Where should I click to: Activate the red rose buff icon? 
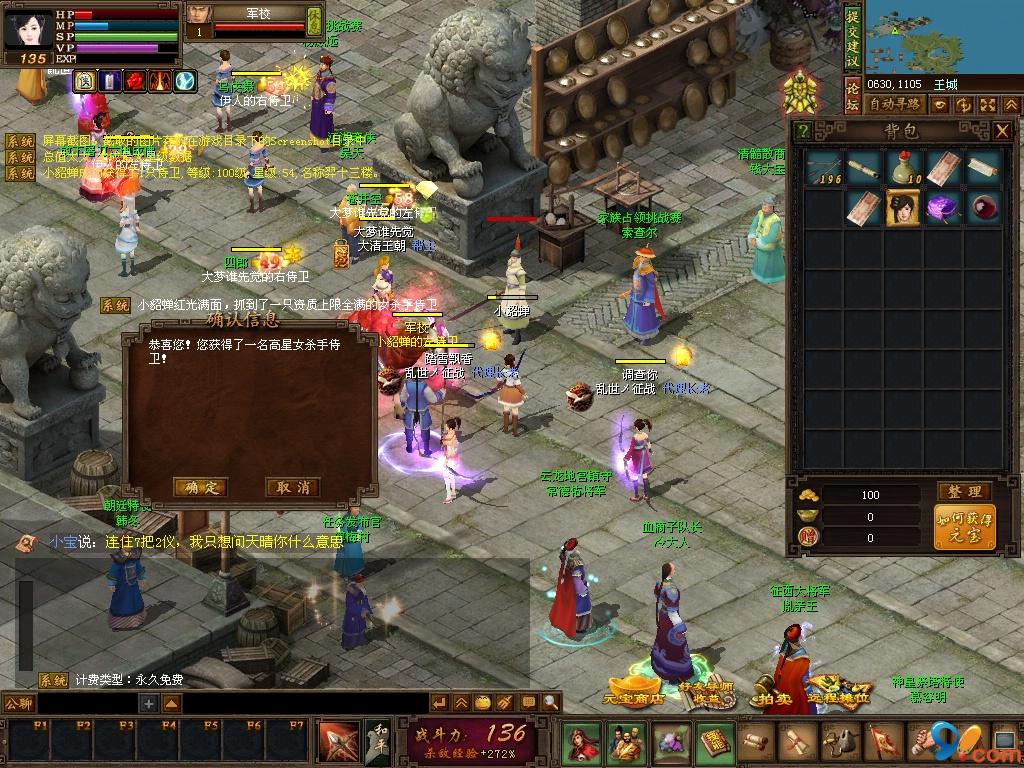(134, 81)
